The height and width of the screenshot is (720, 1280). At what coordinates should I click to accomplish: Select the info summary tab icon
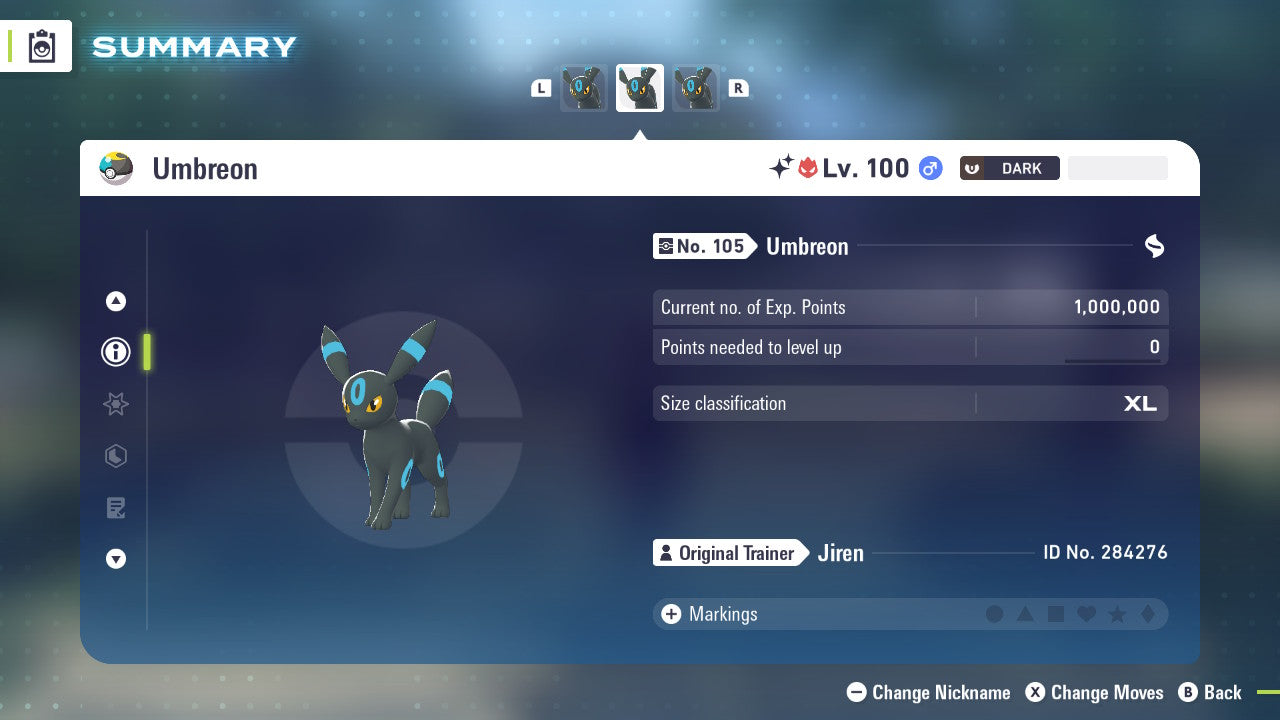pyautogui.click(x=116, y=352)
